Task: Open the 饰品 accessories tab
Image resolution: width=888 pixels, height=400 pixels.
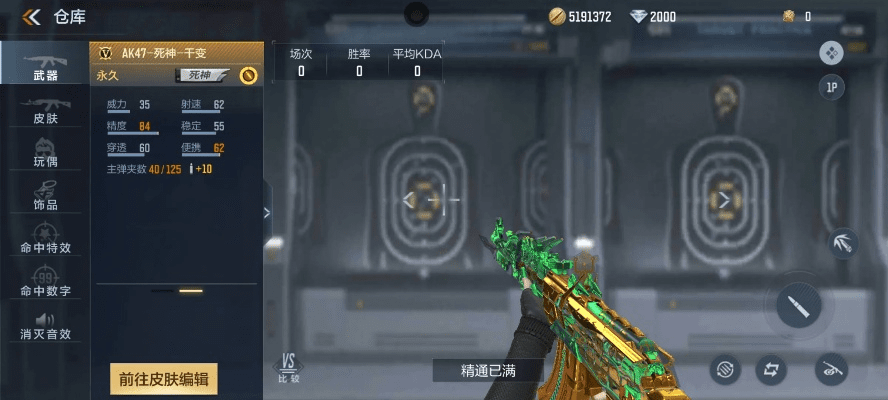Action: (45, 194)
